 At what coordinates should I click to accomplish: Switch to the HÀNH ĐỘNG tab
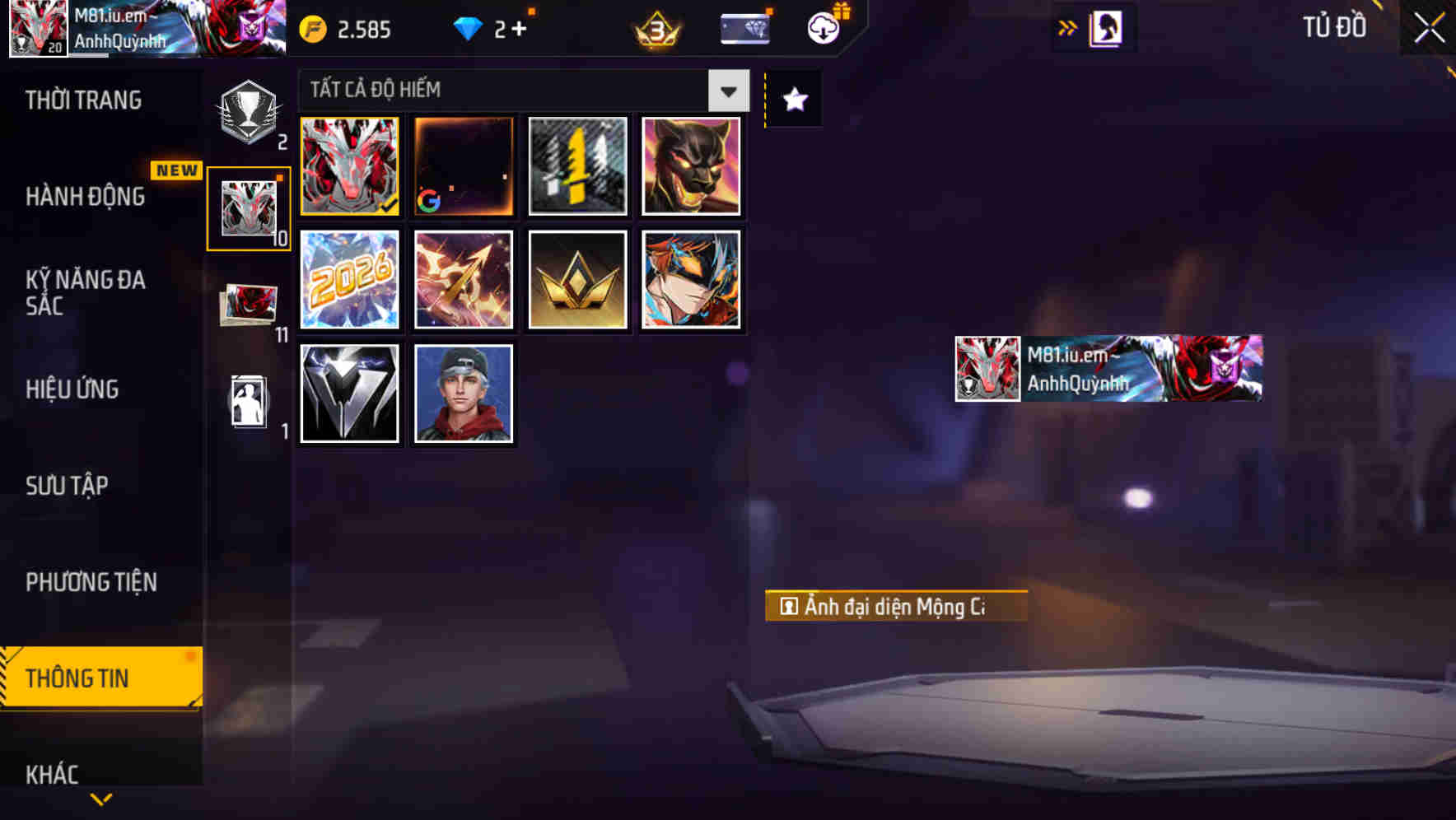85,197
